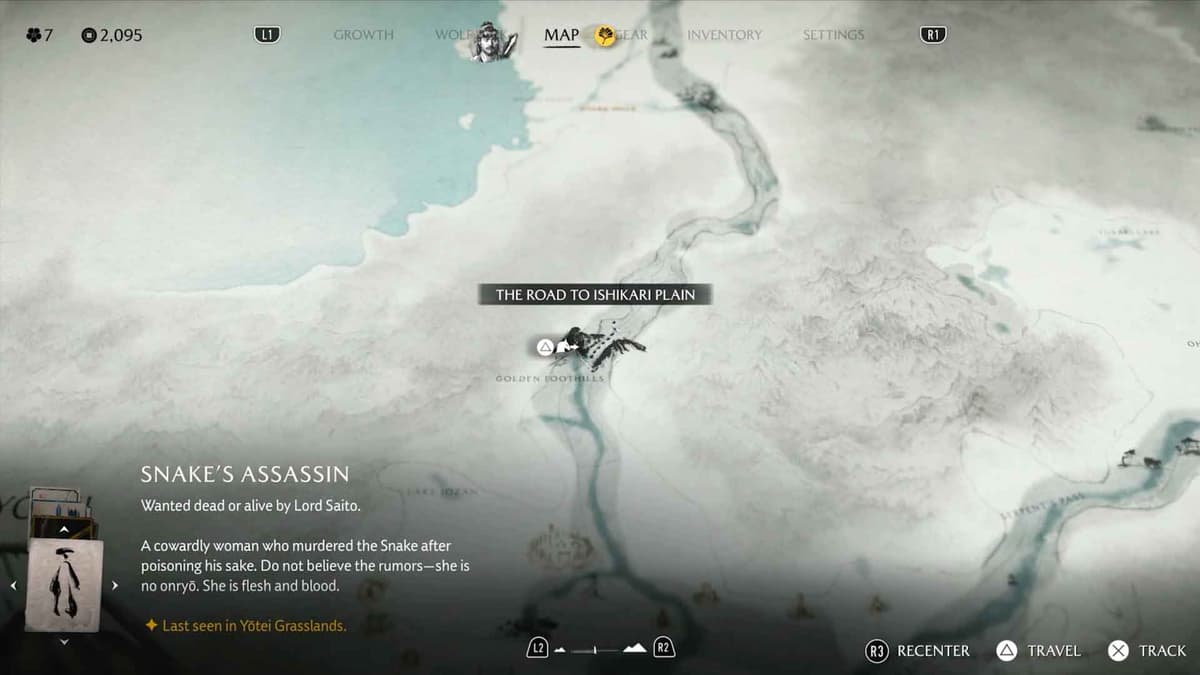Switch to the Growth tab
Viewport: 1200px width, 675px height.
pyautogui.click(x=363, y=35)
